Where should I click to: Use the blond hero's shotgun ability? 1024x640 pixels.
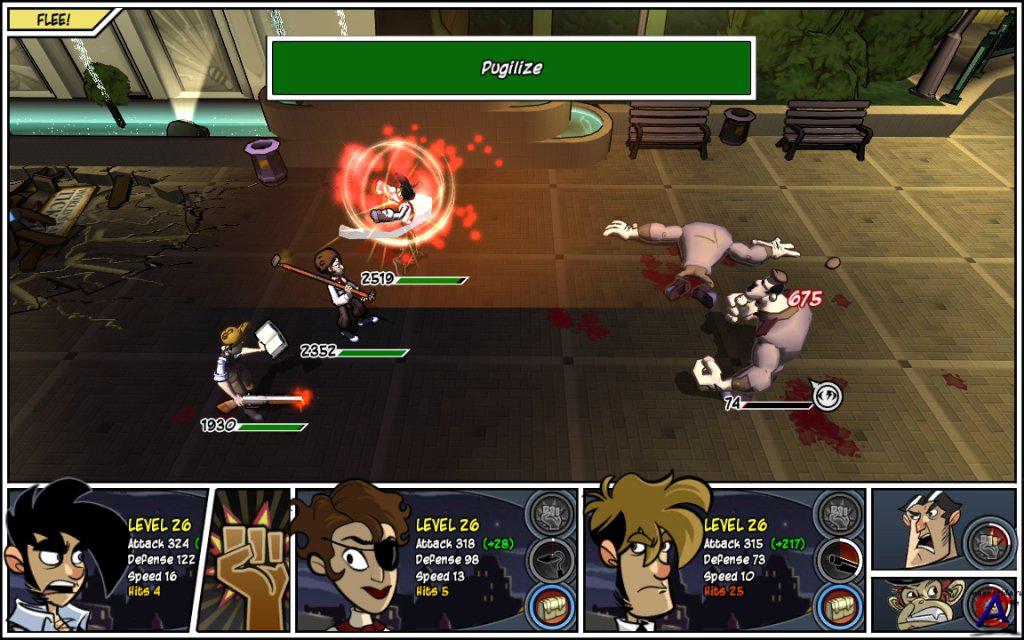pyautogui.click(x=839, y=560)
